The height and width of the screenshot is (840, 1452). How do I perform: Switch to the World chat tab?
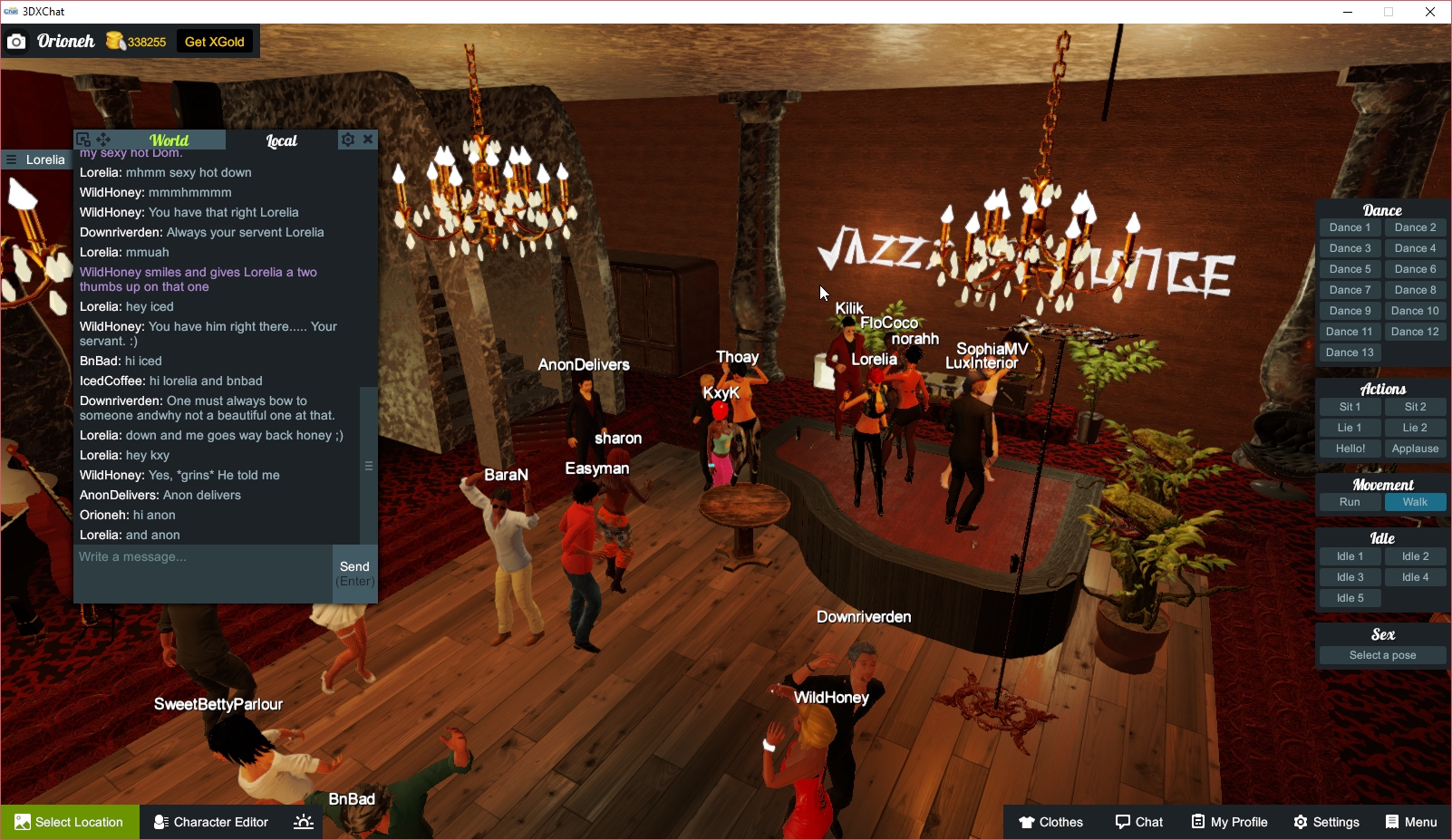(x=169, y=140)
